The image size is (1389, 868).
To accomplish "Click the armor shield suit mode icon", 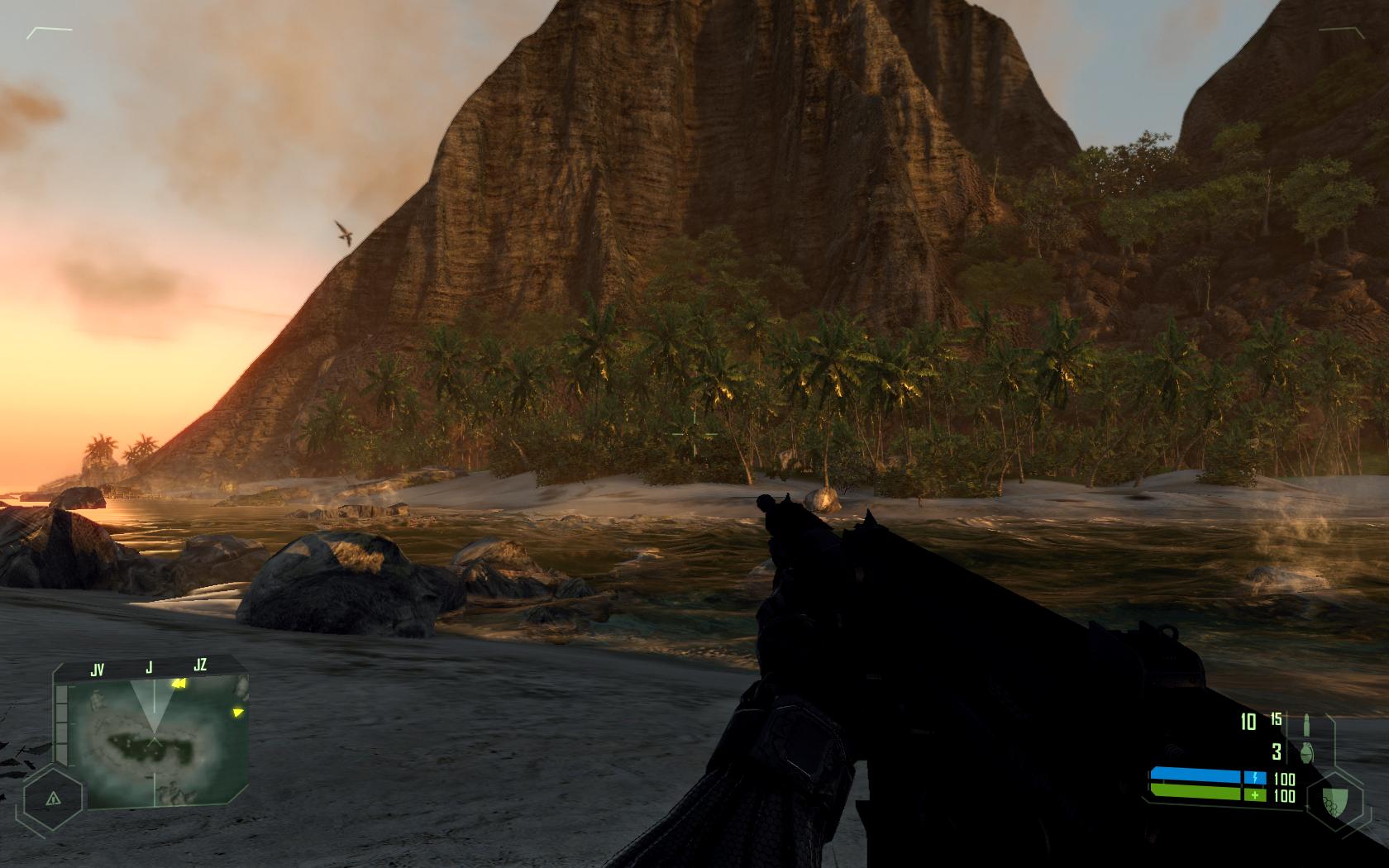I will (1331, 798).
